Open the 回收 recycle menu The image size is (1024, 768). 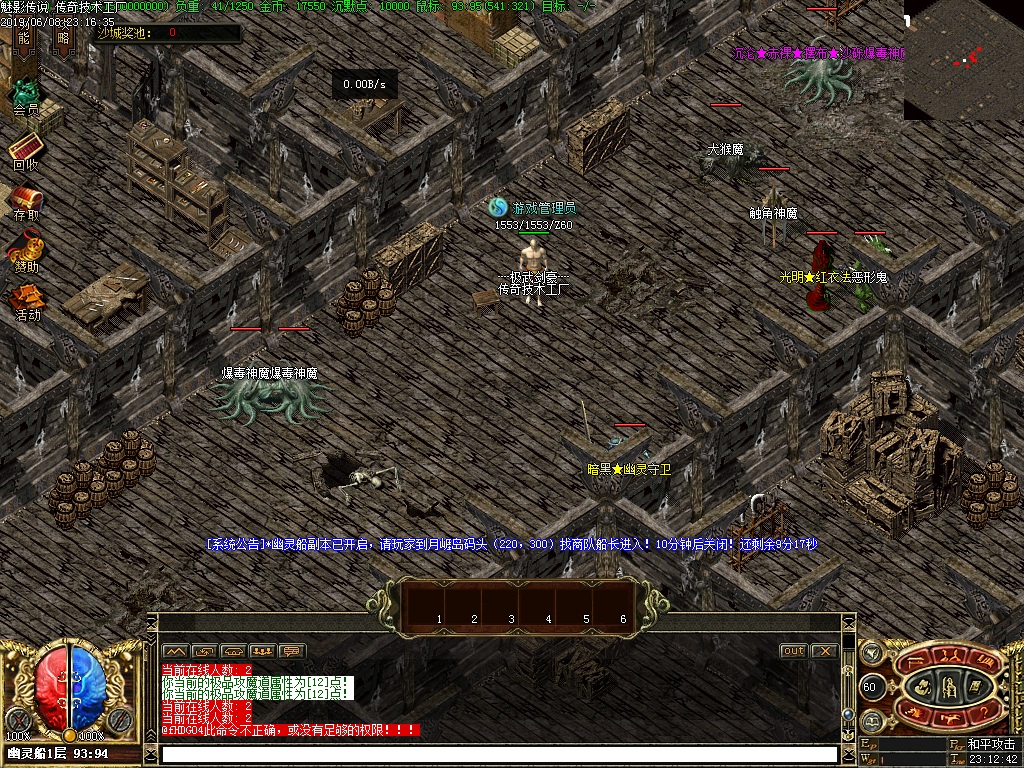(x=25, y=150)
